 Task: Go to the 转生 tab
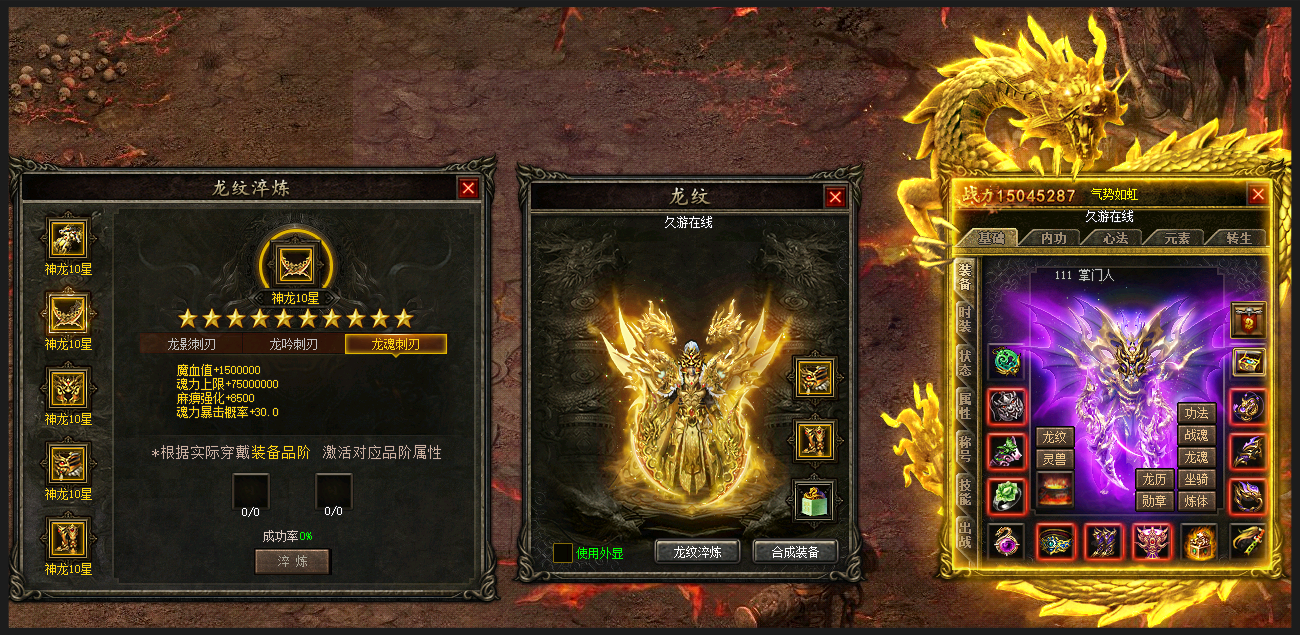[1239, 238]
